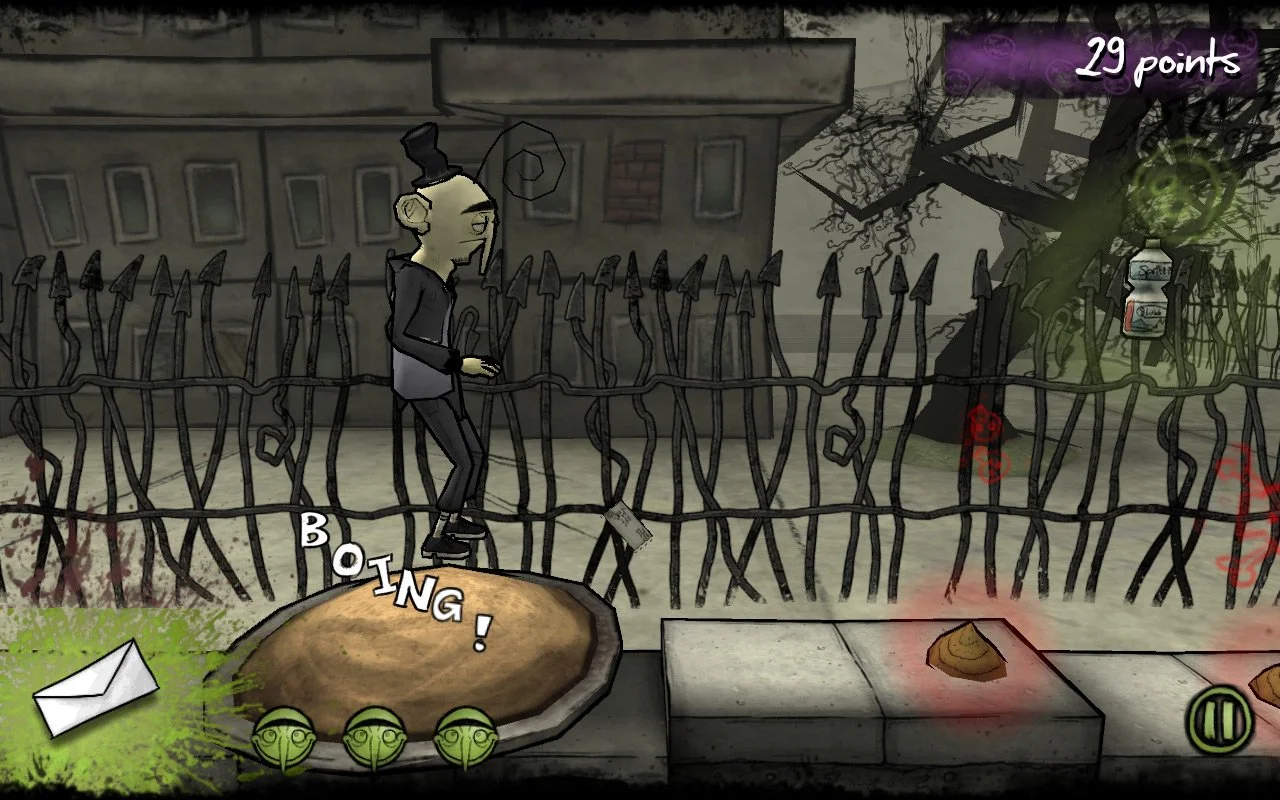This screenshot has height=800, width=1280.
Task: Select the first green life face icon
Action: (286, 735)
